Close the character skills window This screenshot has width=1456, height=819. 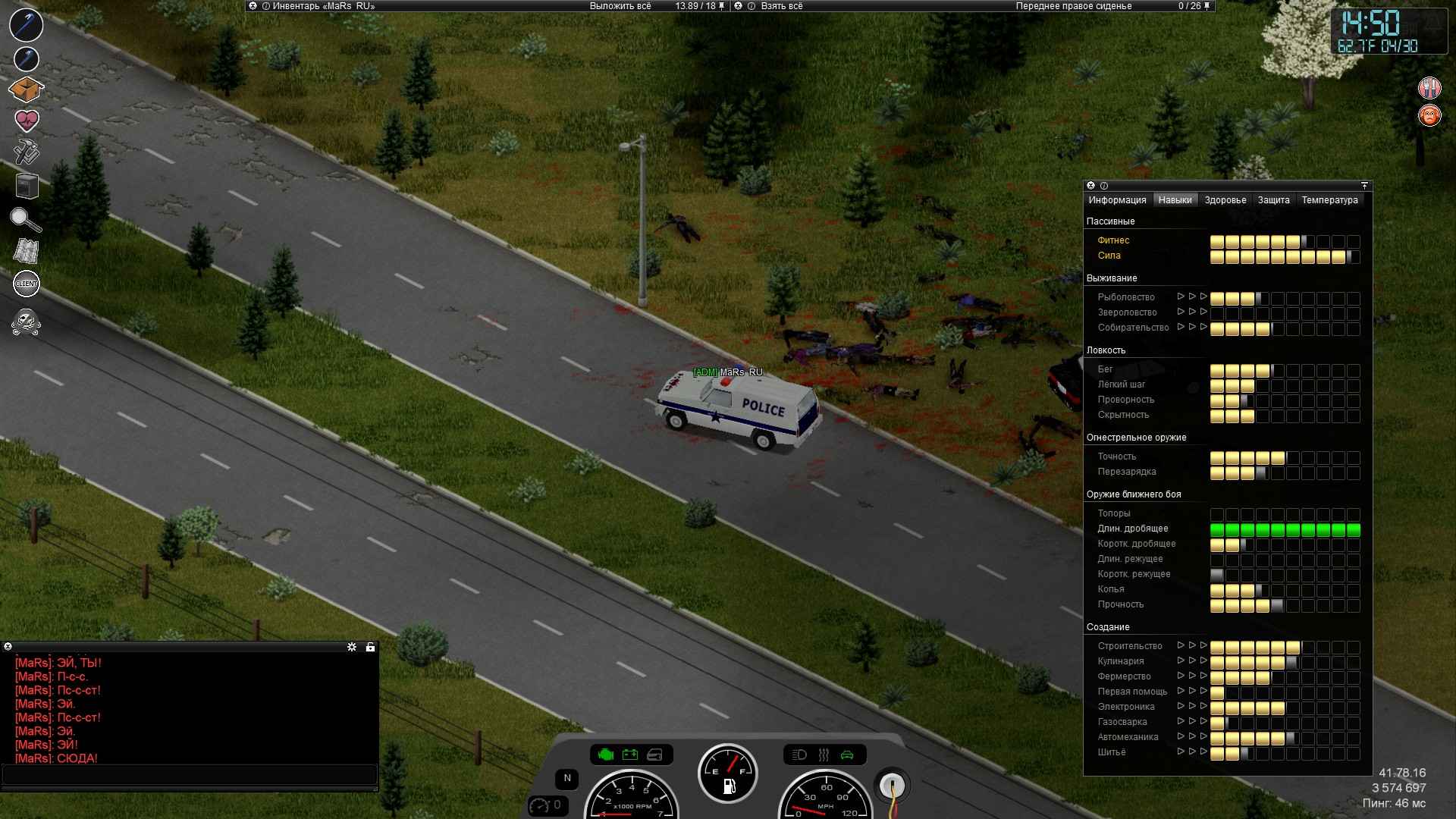[1090, 186]
